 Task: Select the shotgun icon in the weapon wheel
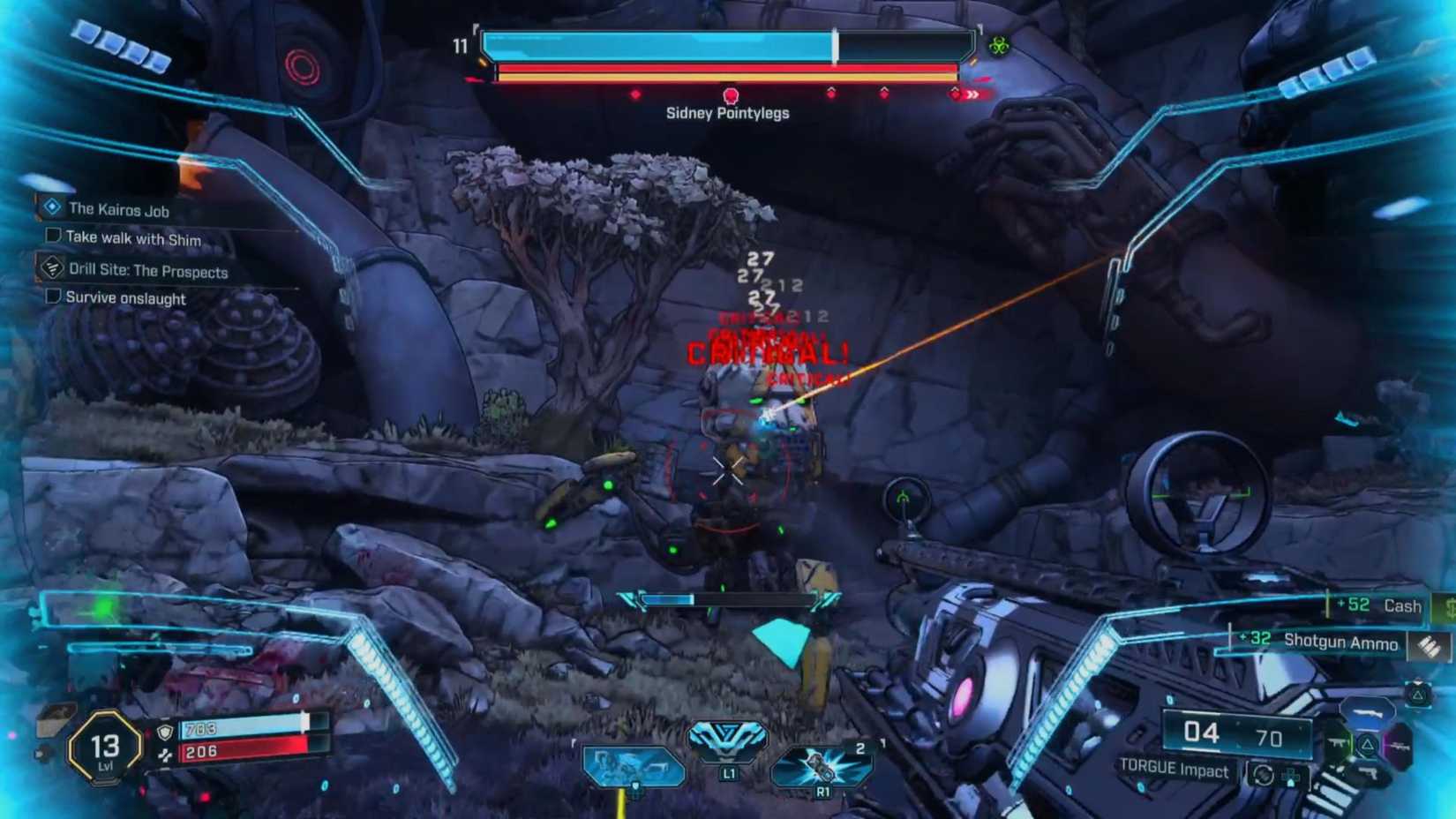tap(1367, 714)
